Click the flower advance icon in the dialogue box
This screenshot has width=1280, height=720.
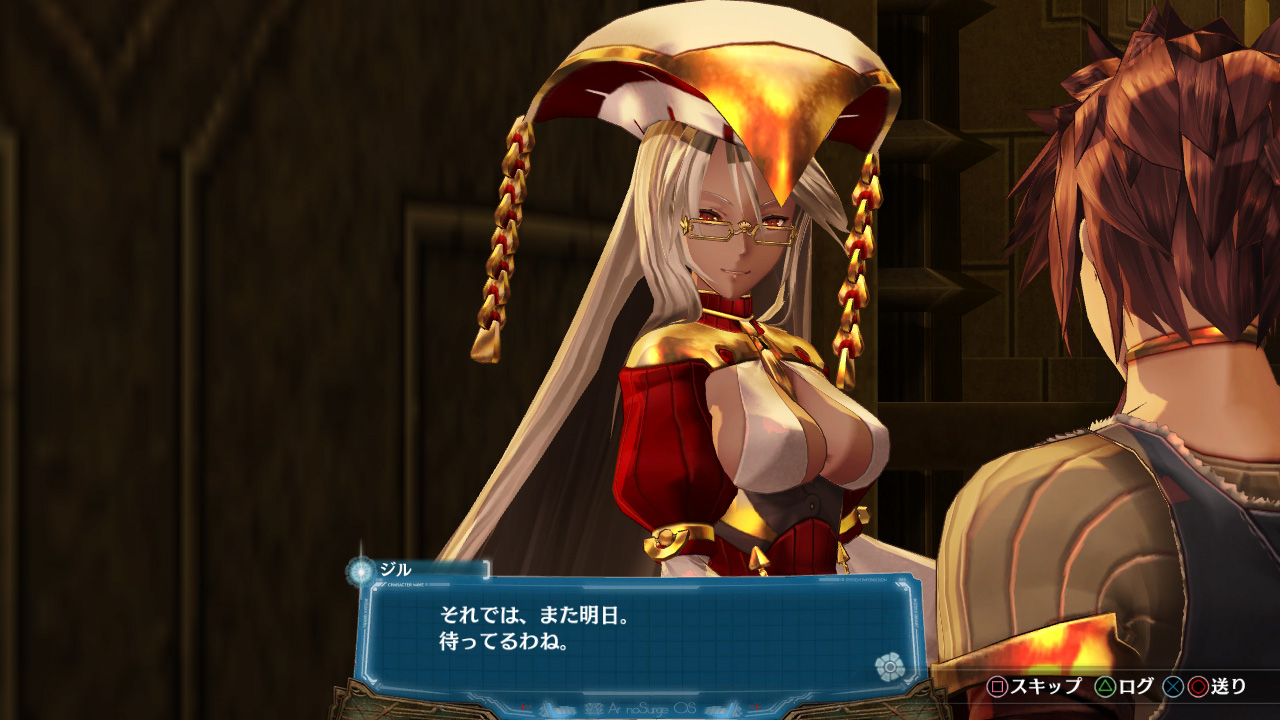point(888,666)
